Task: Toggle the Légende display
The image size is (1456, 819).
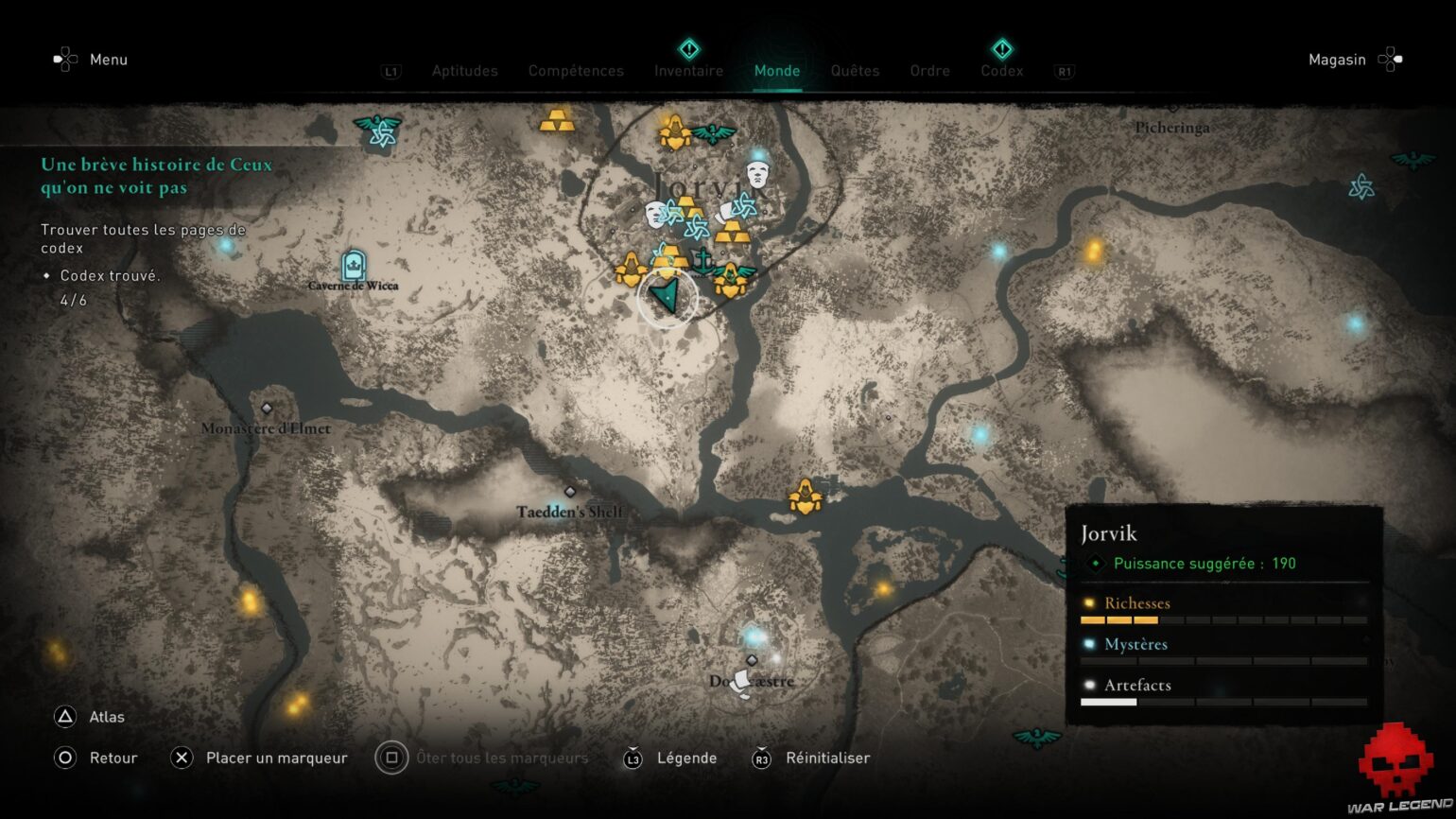Action: pos(686,758)
